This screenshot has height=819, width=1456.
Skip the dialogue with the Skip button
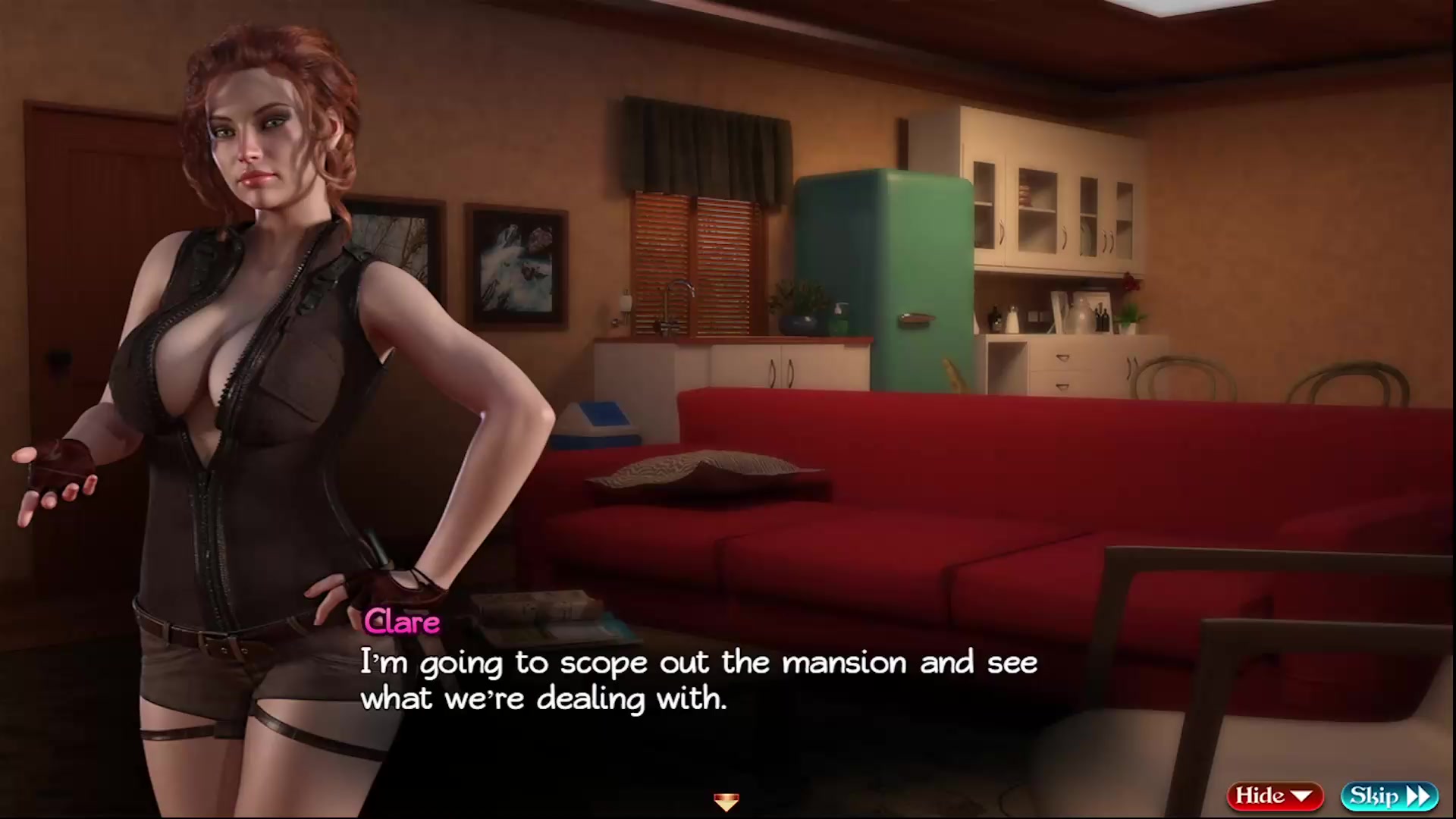click(x=1389, y=795)
